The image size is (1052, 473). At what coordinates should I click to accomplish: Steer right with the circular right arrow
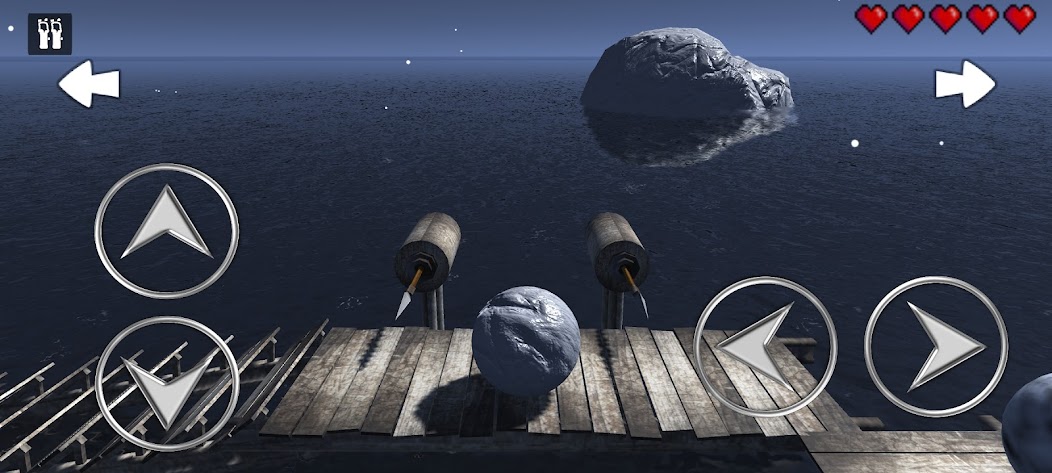[x=936, y=346]
